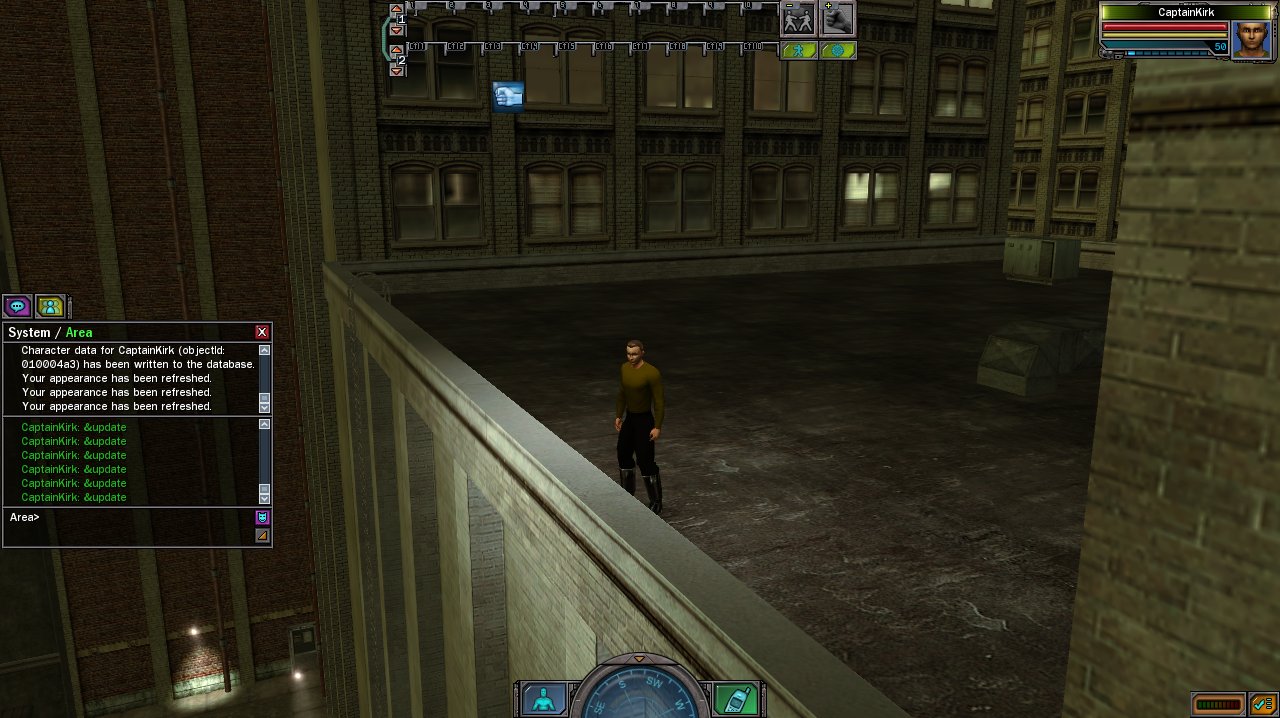Open the purple speech bubble chat button
The height and width of the screenshot is (718, 1280).
17,306
